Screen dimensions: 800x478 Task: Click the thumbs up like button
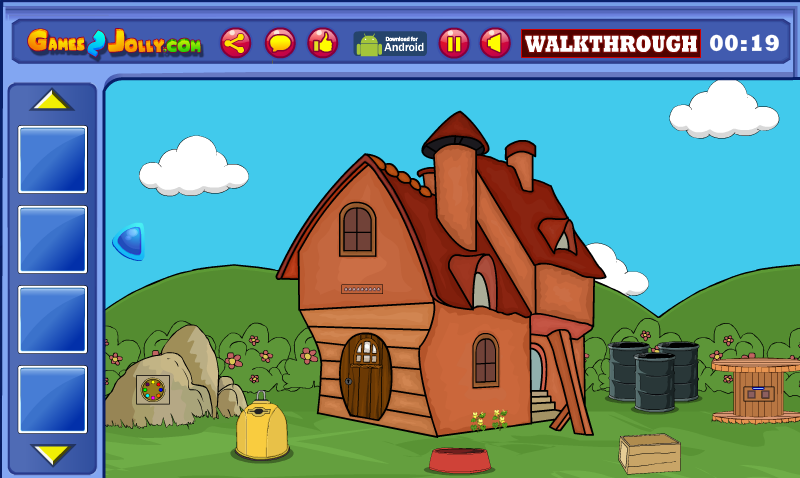[x=323, y=43]
